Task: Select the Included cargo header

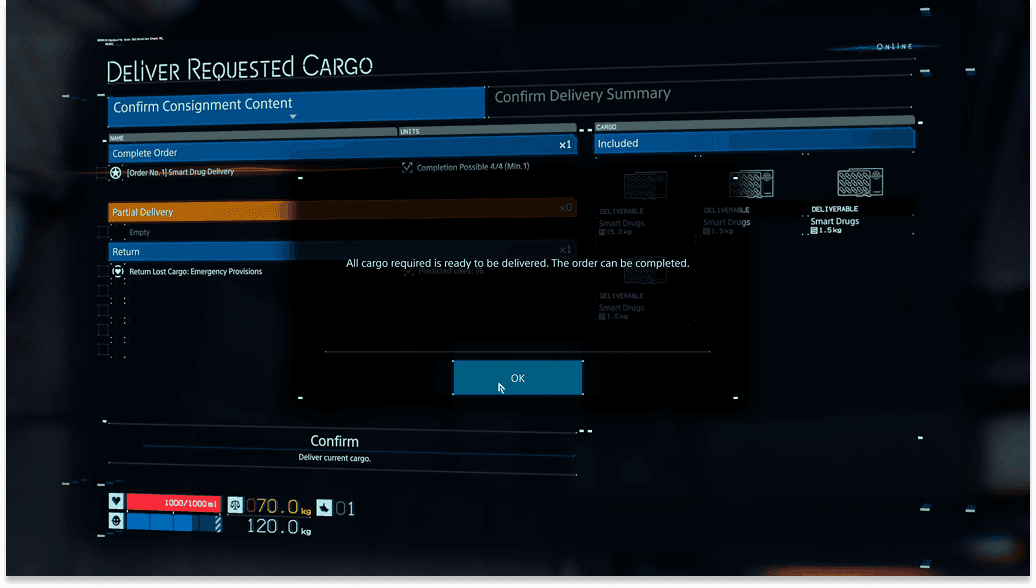Action: click(x=753, y=143)
